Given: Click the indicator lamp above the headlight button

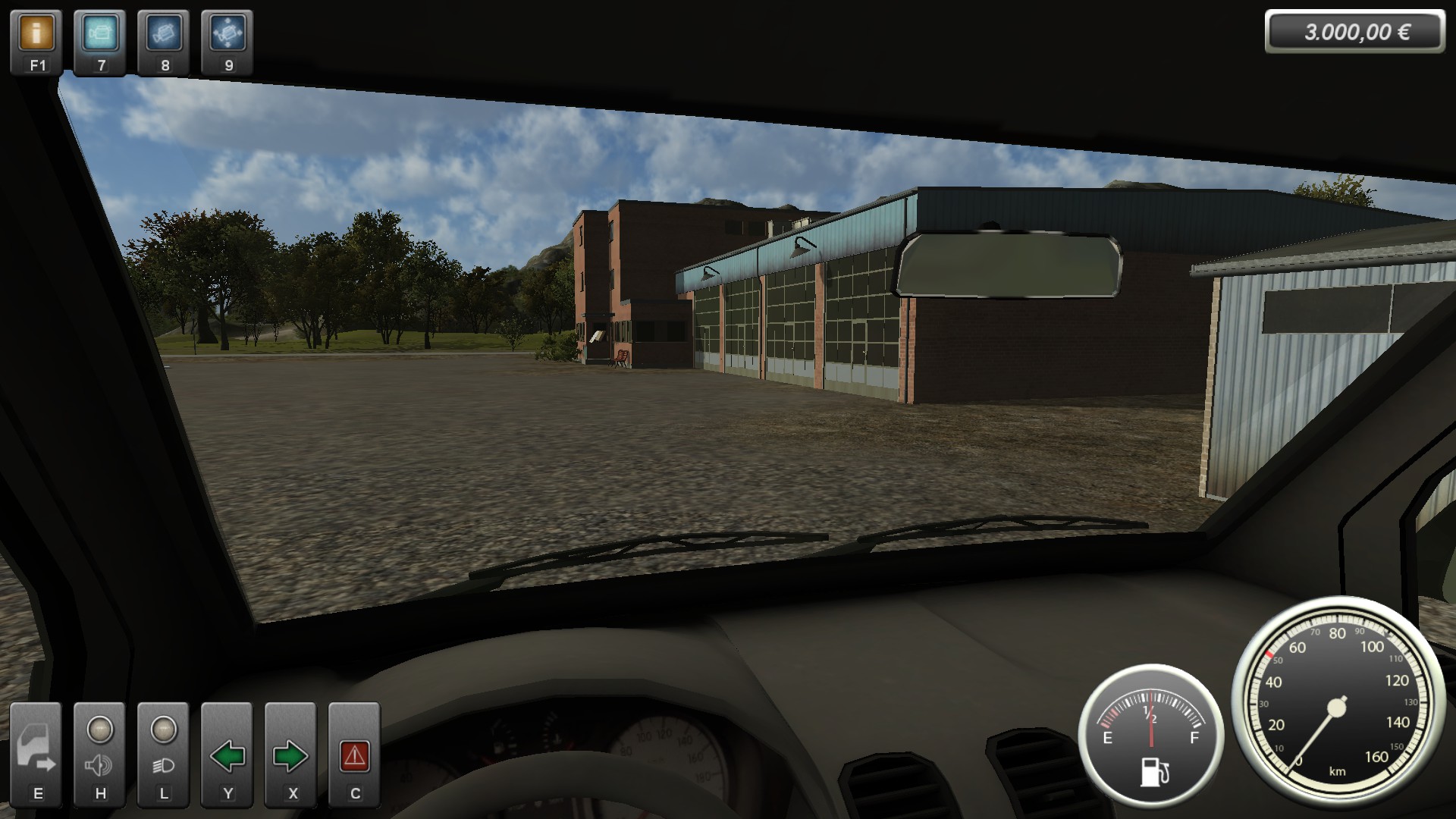Looking at the screenshot, I should pyautogui.click(x=163, y=728).
